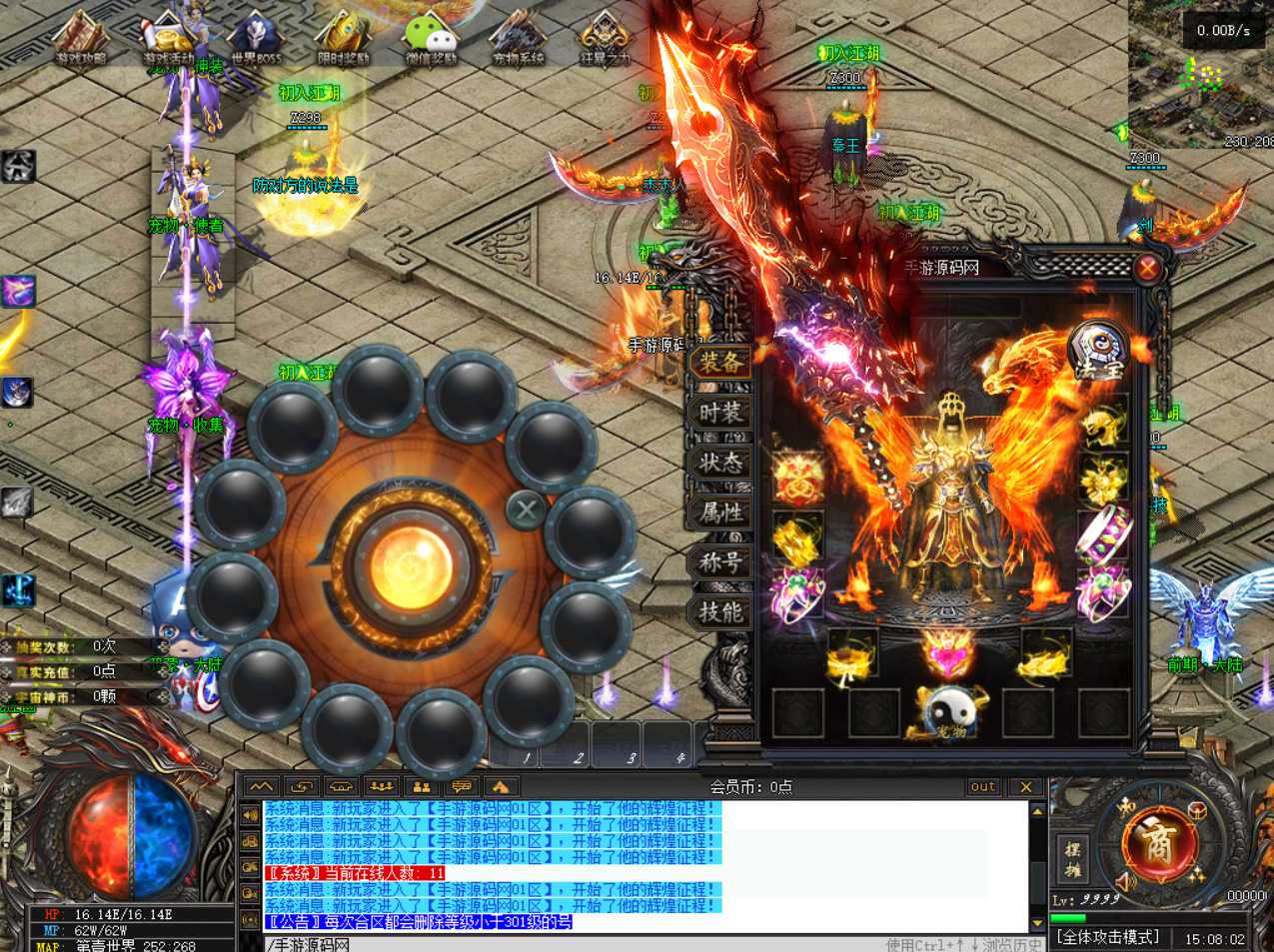The height and width of the screenshot is (952, 1274).
Task: Select the pink heart gem equipment slot
Action: (946, 652)
